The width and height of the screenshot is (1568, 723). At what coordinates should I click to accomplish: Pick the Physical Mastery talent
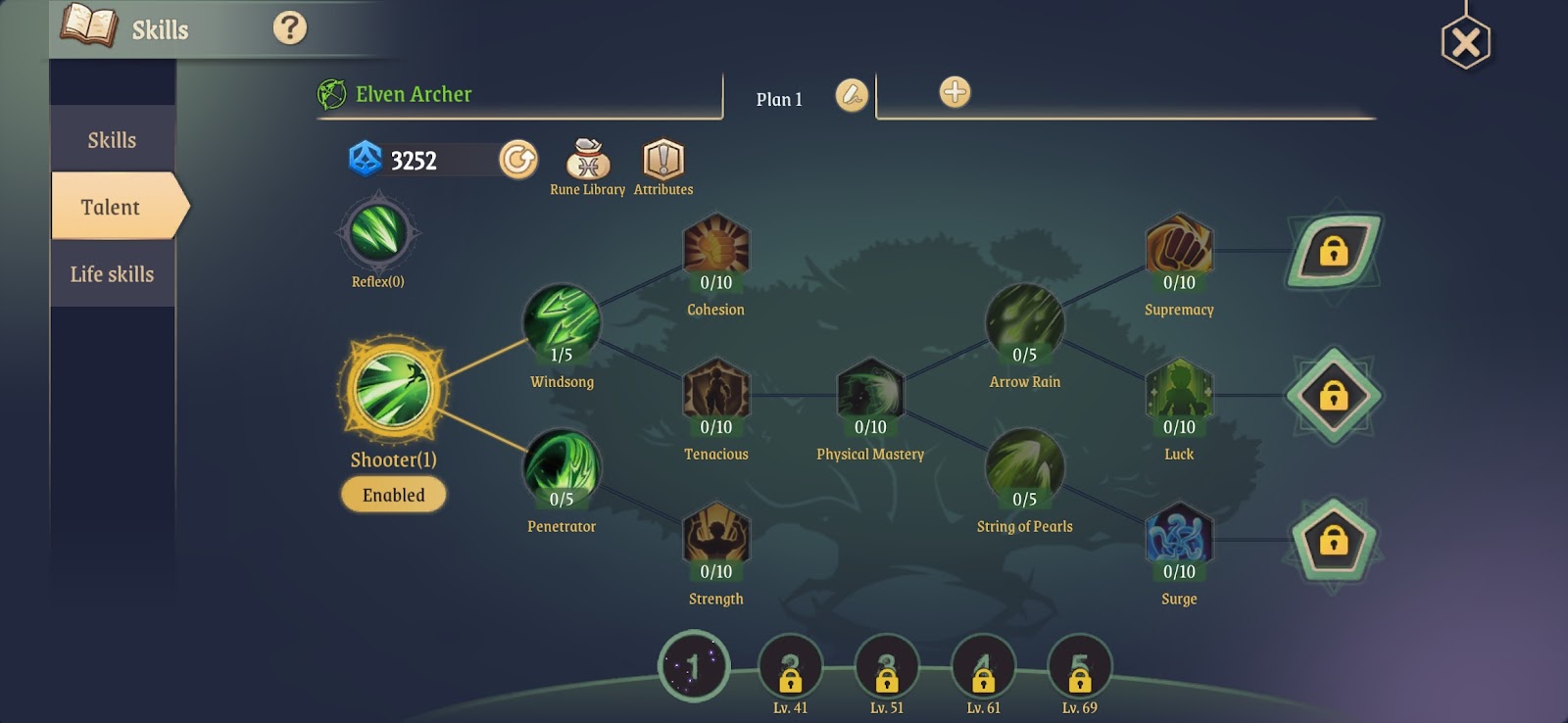coord(870,392)
